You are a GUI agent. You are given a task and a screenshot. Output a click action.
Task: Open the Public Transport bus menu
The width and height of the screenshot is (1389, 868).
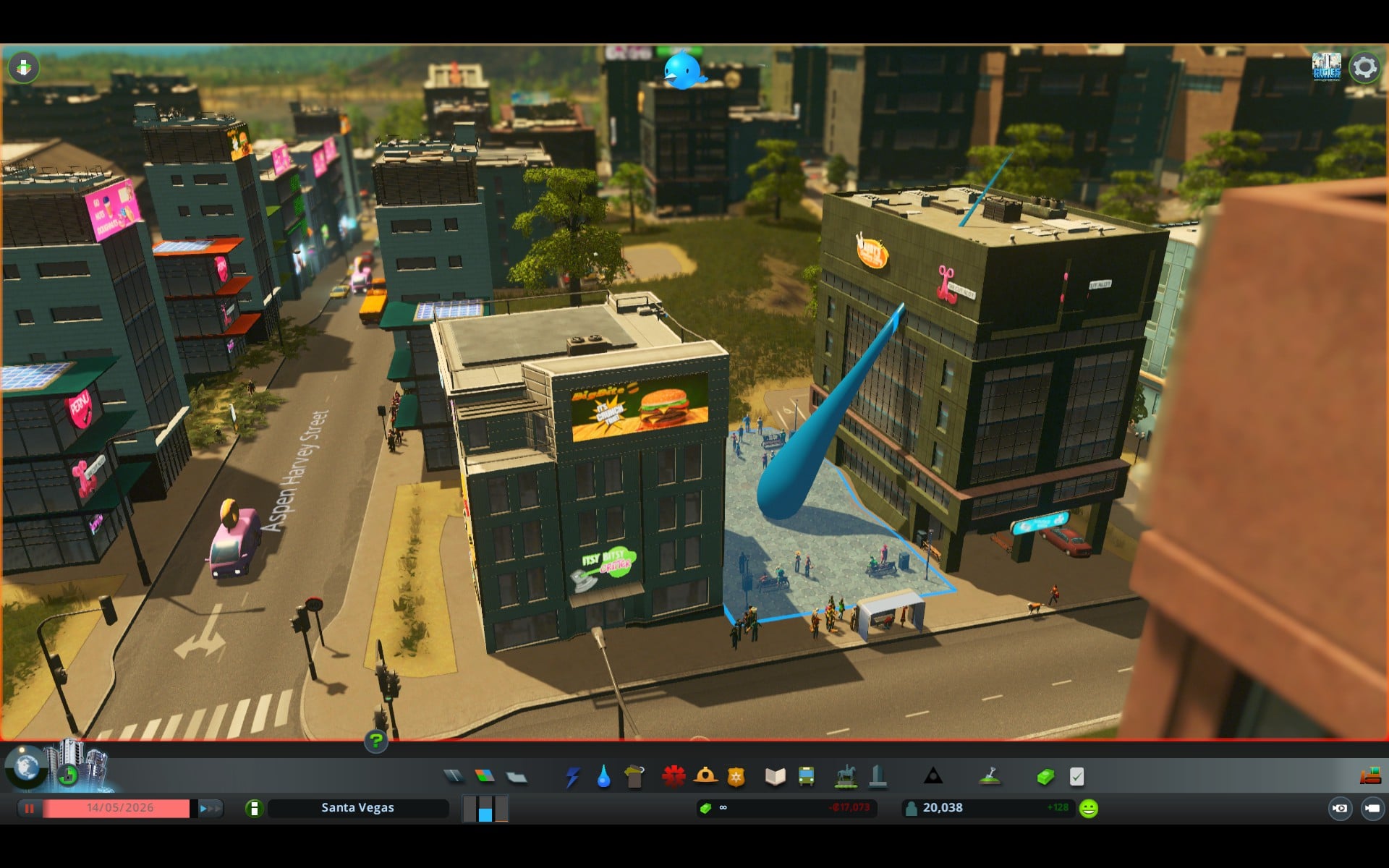tap(806, 777)
